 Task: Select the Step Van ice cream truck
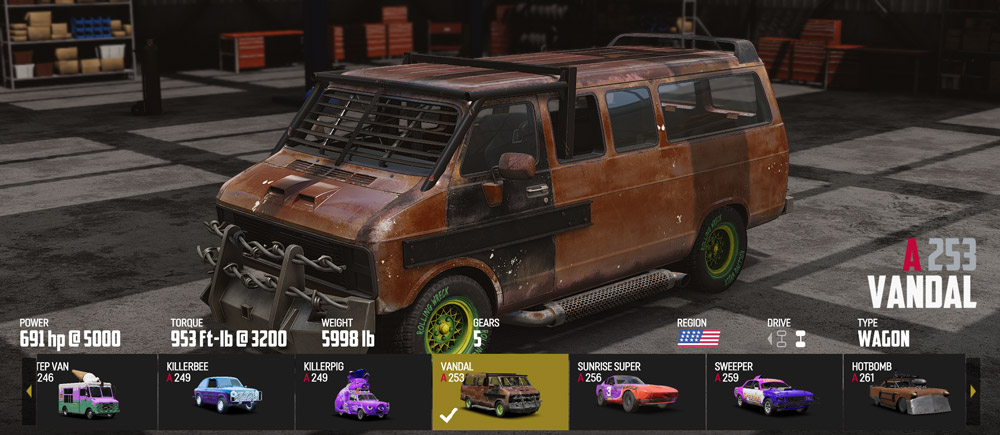tap(91, 392)
